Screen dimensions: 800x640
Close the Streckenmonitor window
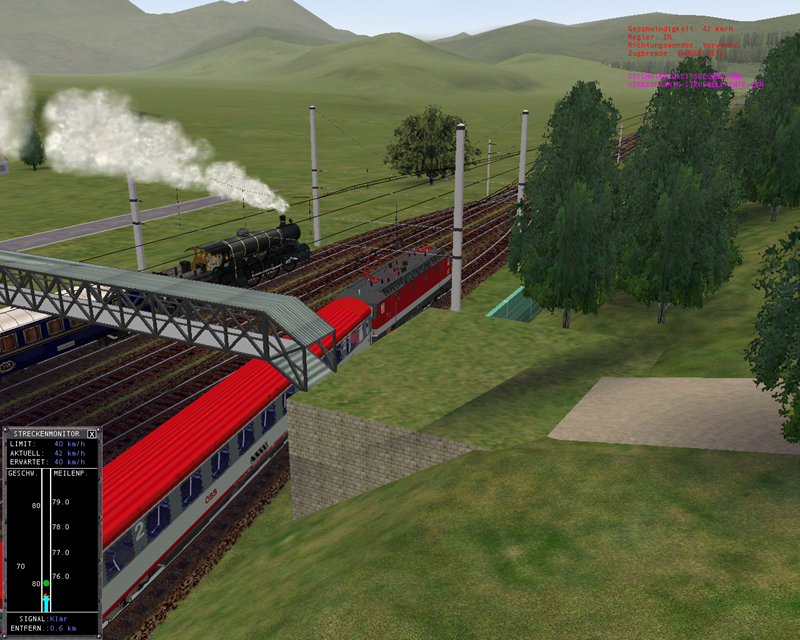[x=92, y=434]
